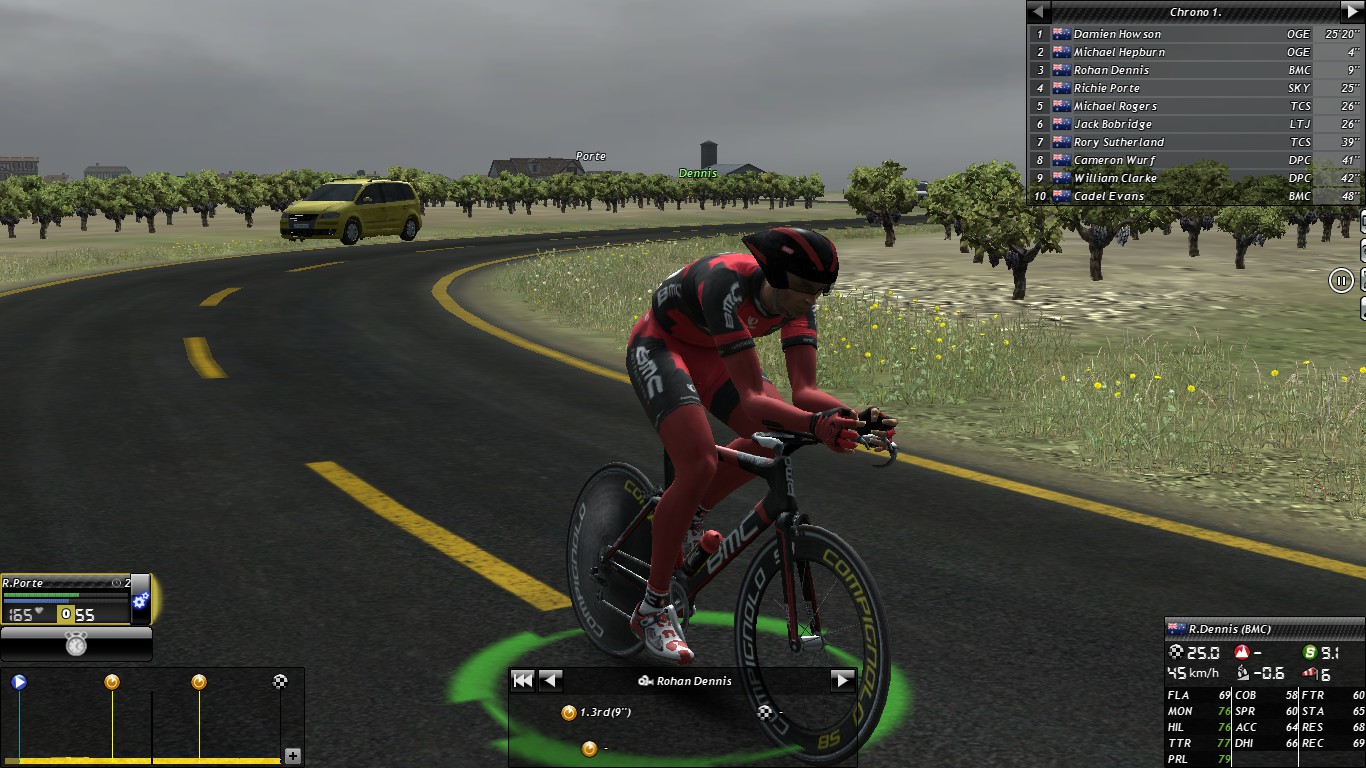Show the previous standings page
Viewport: 1366px width, 768px height.
point(1039,12)
